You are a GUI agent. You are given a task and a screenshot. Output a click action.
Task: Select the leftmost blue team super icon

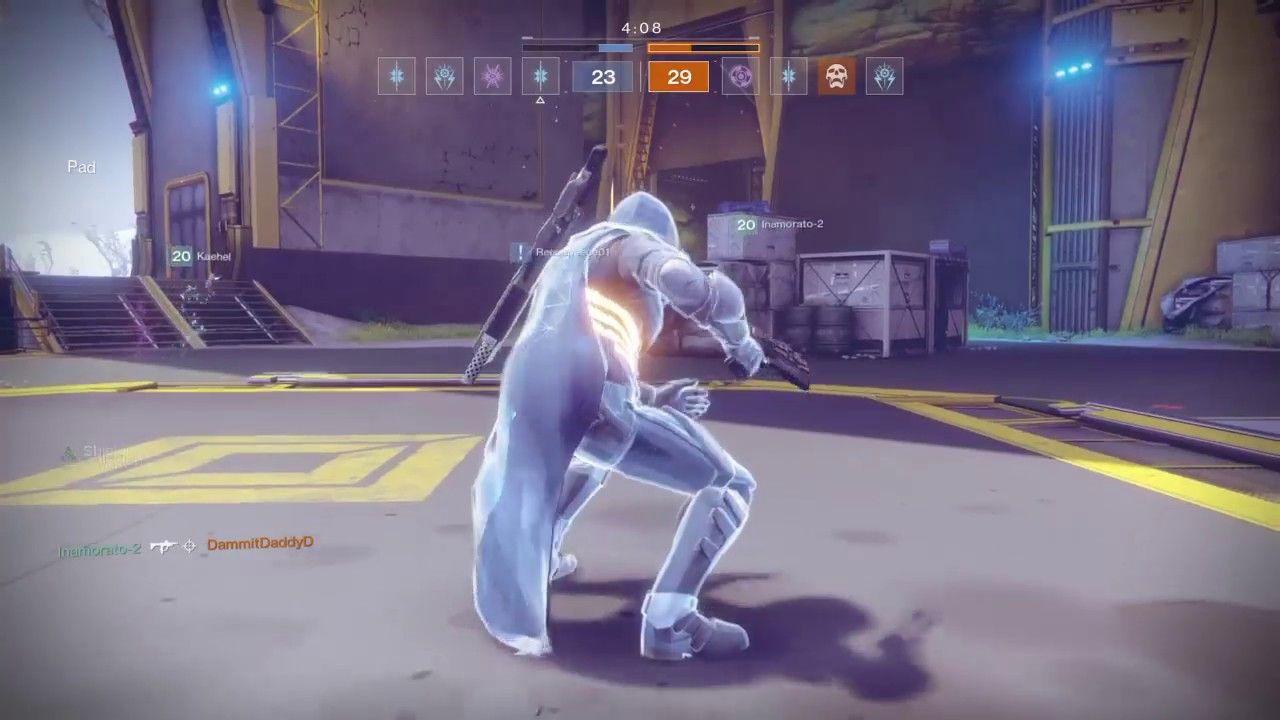point(397,77)
